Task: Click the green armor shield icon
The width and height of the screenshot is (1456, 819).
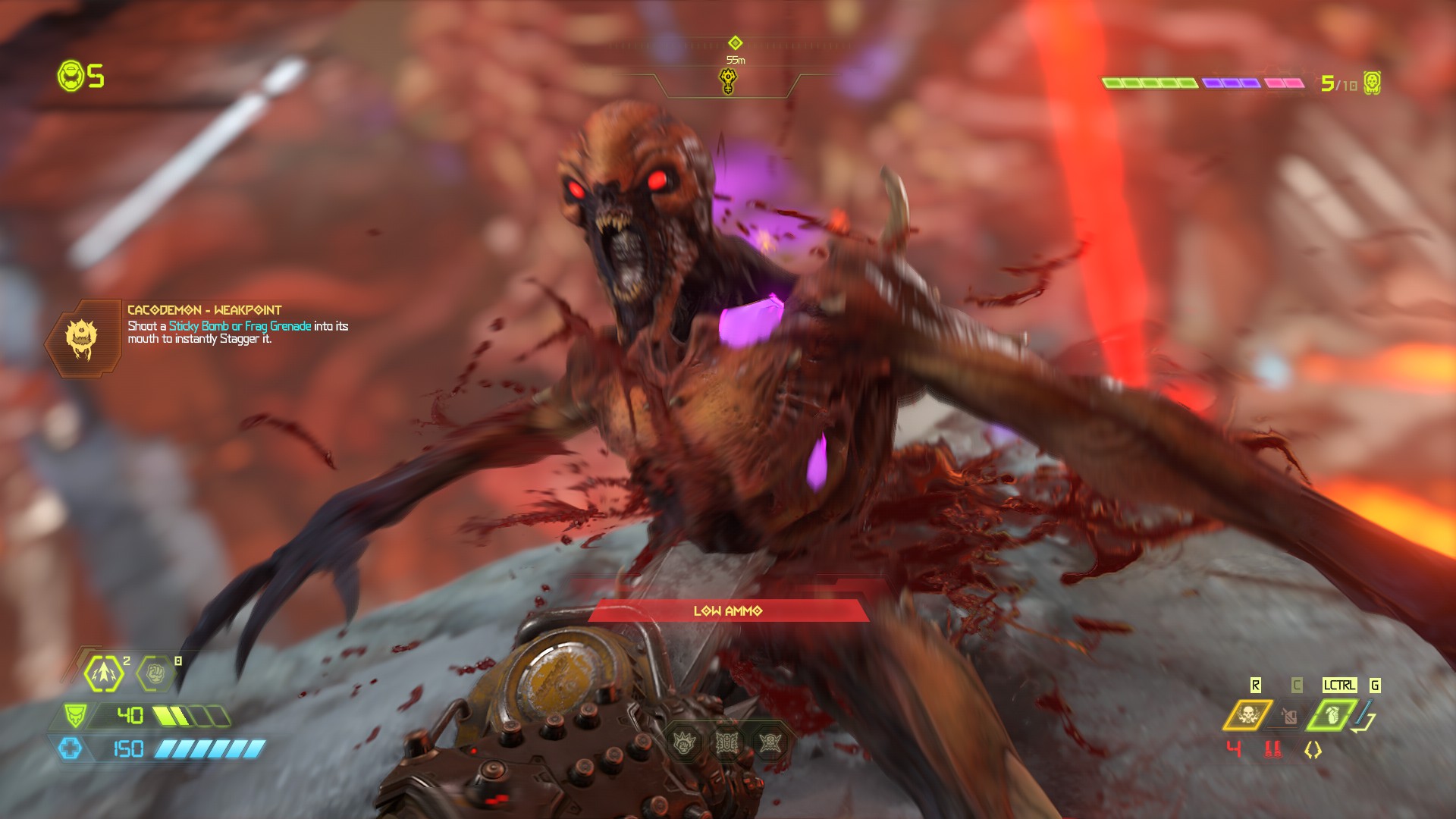Action: 75,714
